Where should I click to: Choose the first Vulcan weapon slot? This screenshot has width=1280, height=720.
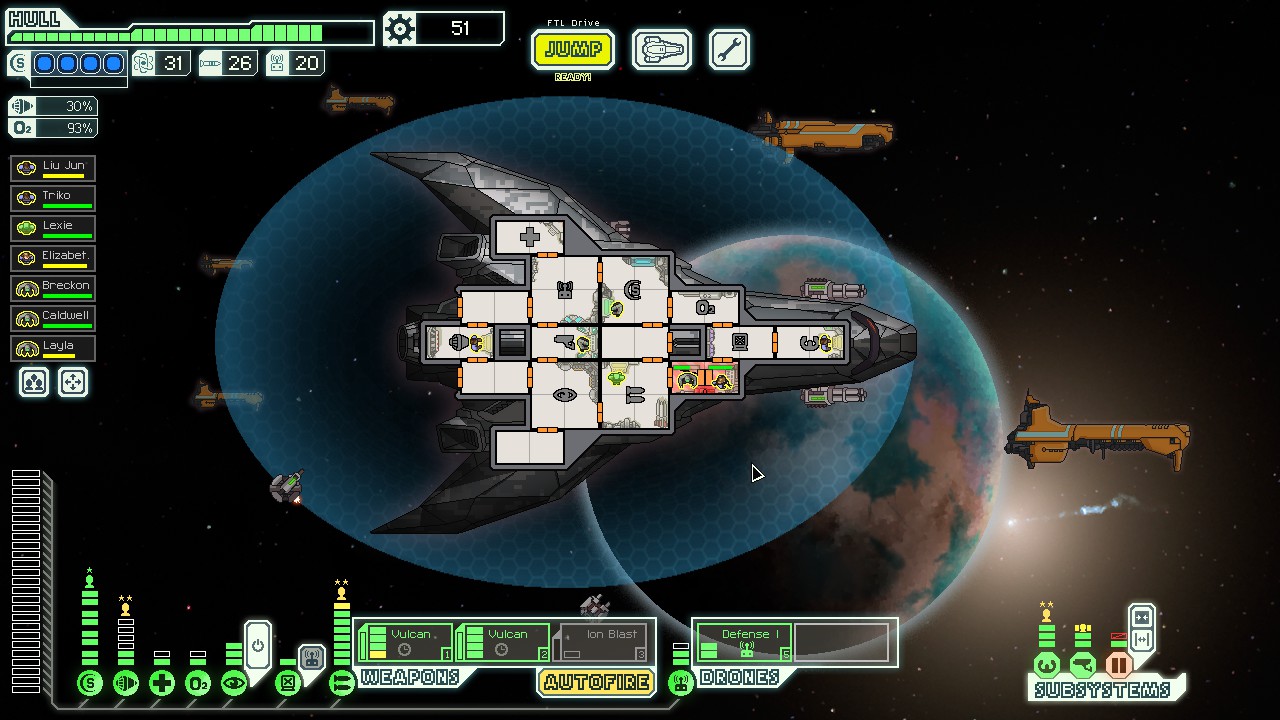tap(405, 642)
